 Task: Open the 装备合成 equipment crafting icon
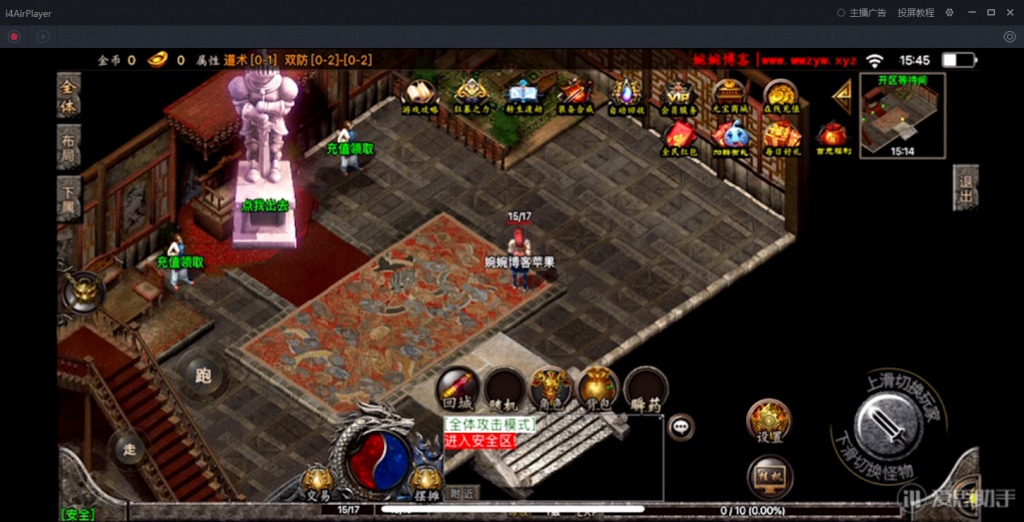(575, 96)
